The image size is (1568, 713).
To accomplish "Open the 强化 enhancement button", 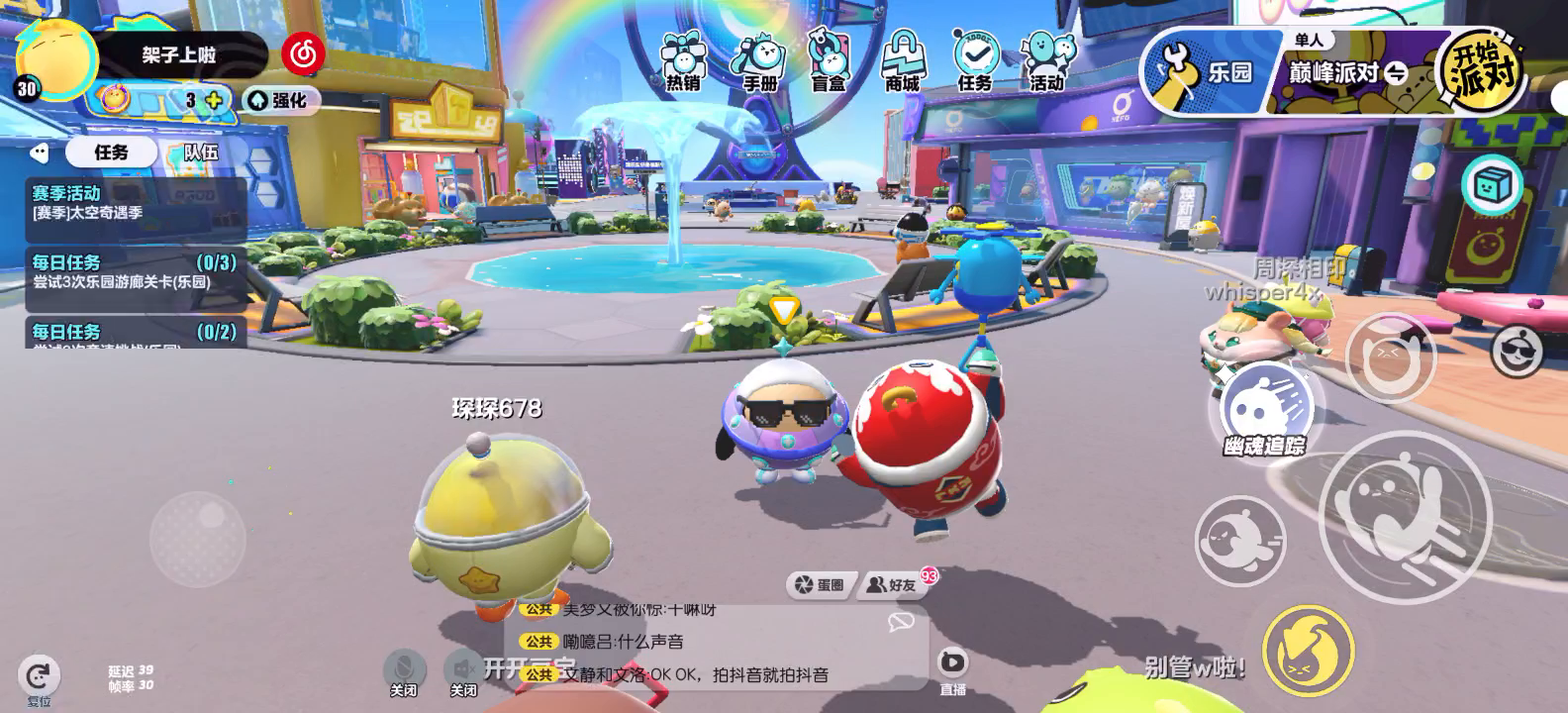I will click(x=280, y=100).
